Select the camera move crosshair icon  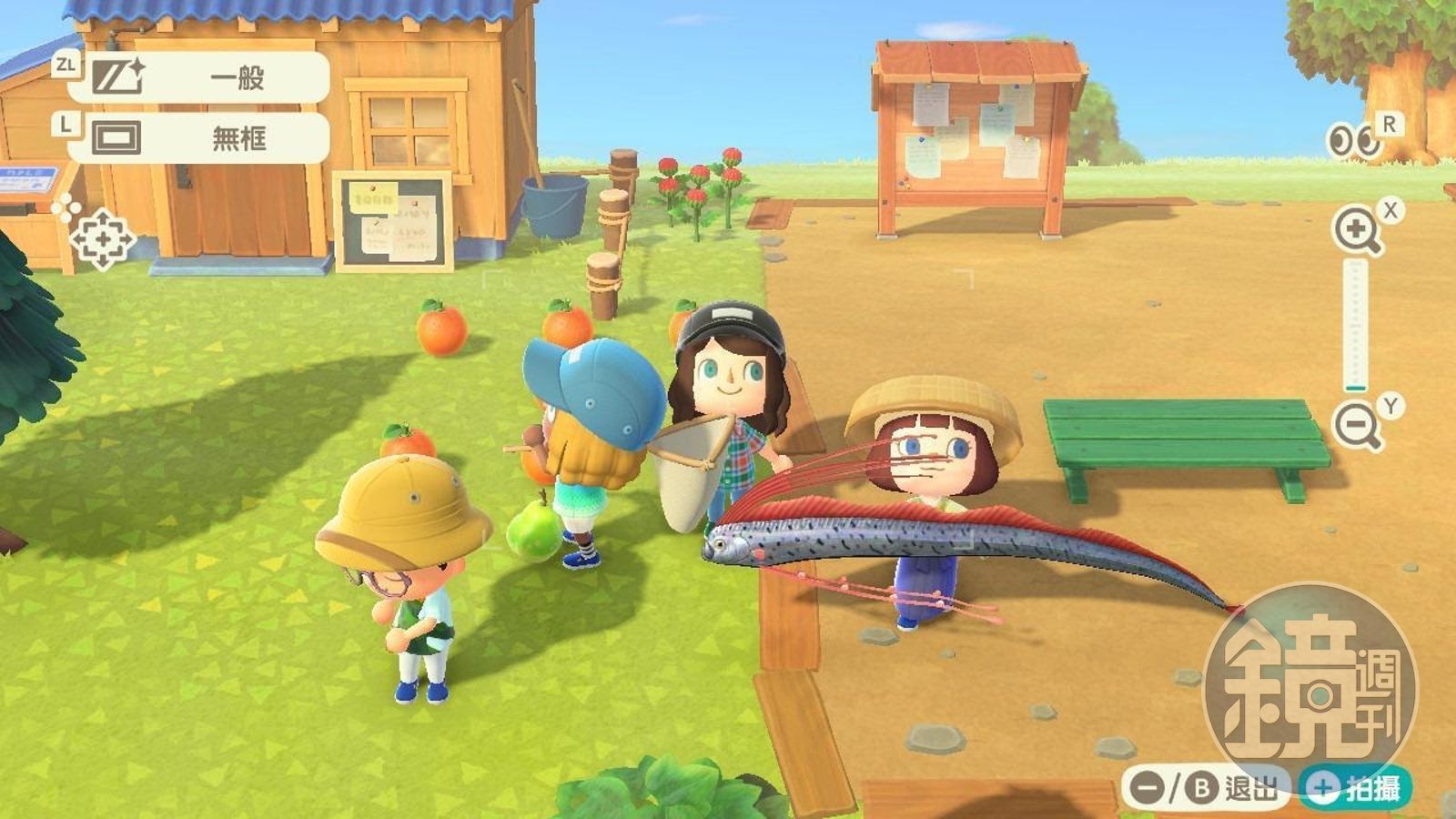point(103,239)
